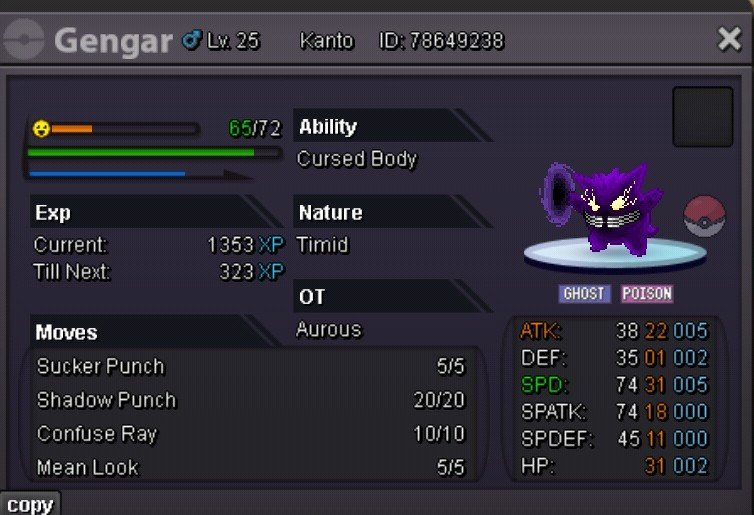Close the Gengar summary window
The image size is (754, 515).
point(729,39)
